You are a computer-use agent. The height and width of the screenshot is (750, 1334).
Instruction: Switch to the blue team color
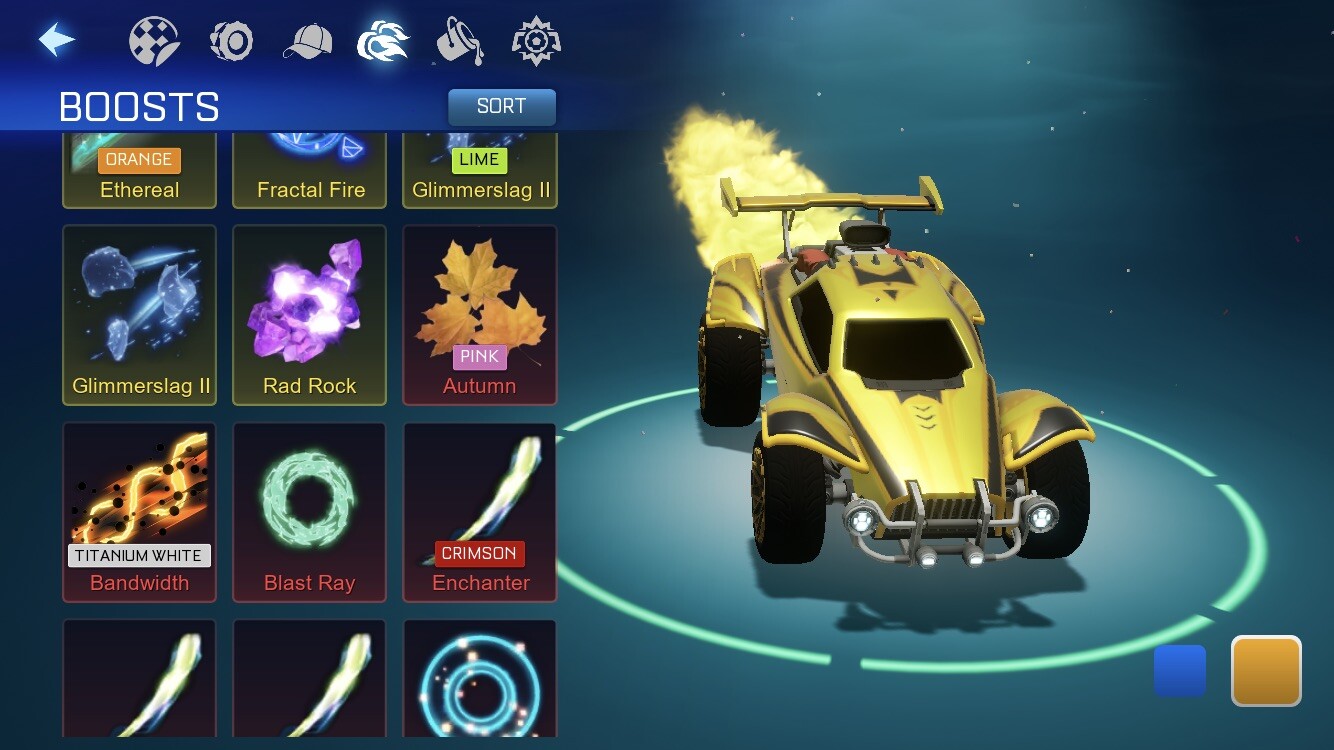click(1180, 670)
